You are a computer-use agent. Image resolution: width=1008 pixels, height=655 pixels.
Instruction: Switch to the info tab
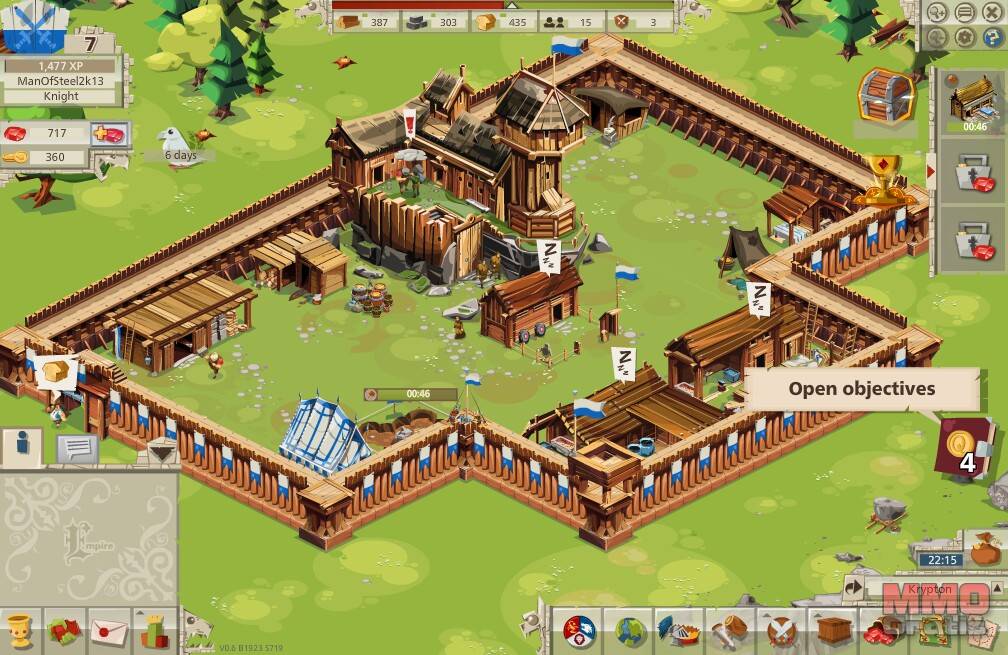pos(21,446)
